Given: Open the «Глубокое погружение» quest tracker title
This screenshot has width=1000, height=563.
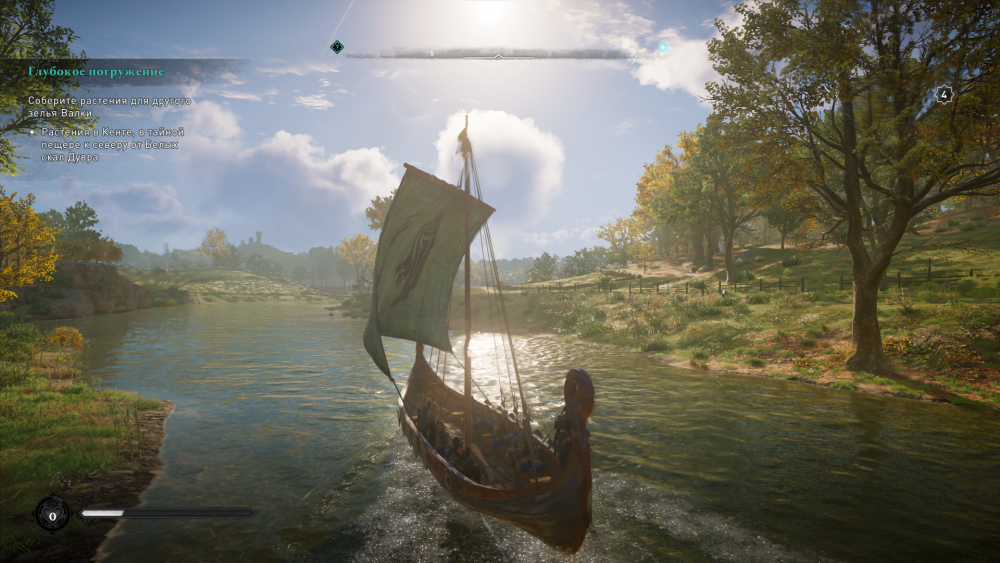Looking at the screenshot, I should coord(96,72).
